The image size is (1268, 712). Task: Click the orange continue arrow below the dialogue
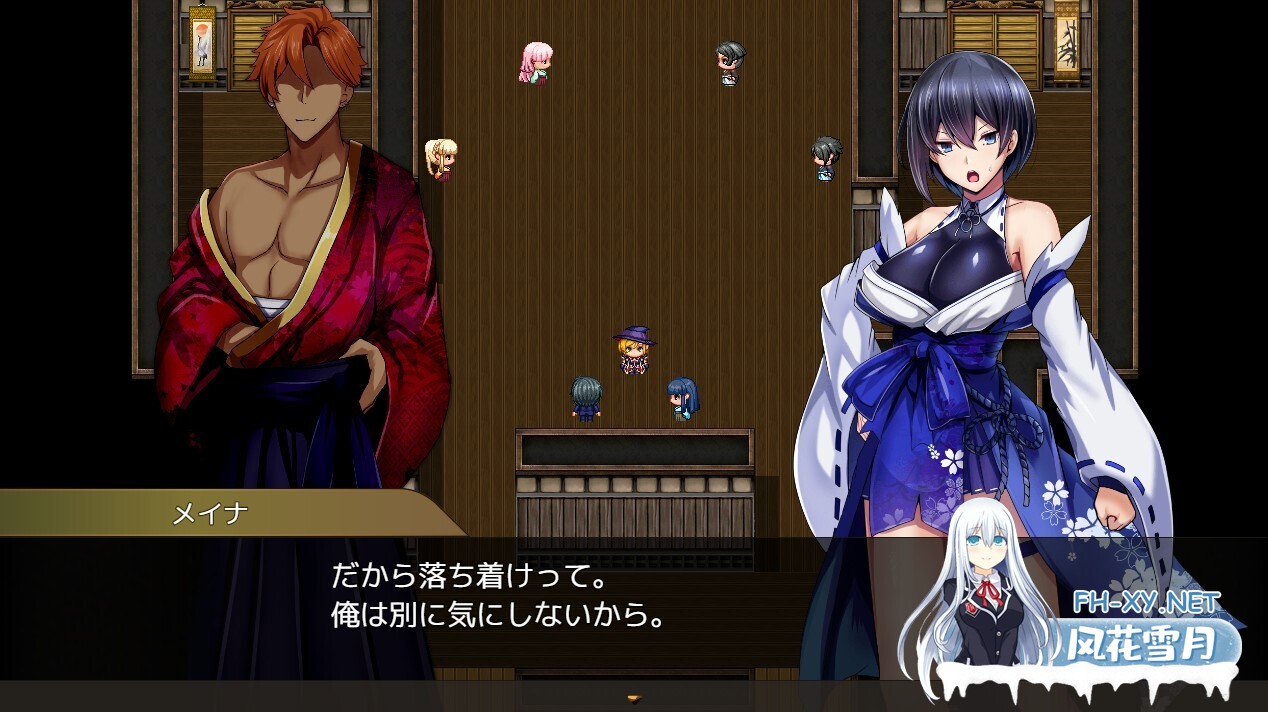(633, 697)
